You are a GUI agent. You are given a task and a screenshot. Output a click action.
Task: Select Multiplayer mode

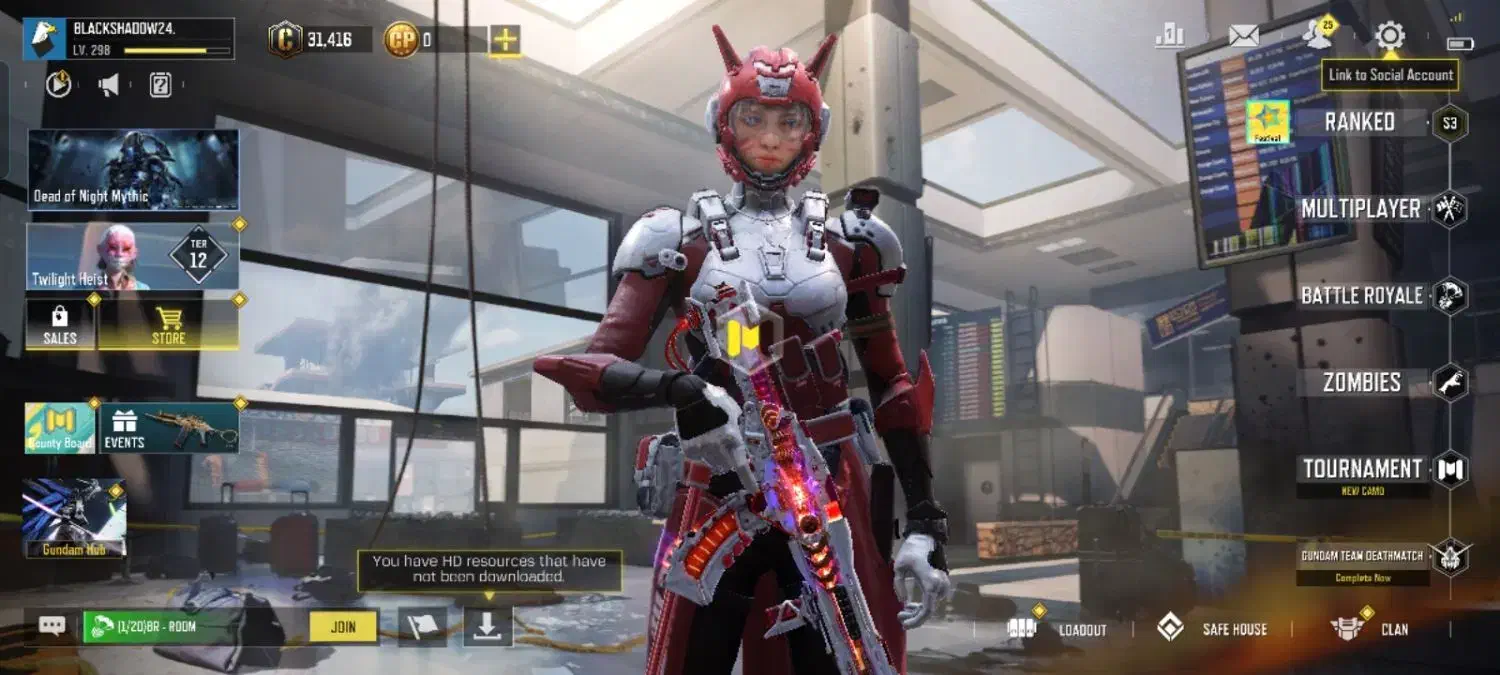point(1360,209)
